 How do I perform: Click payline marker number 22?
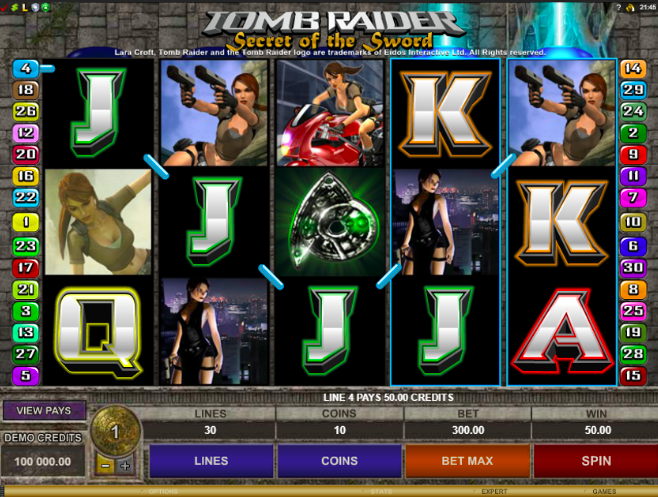point(25,197)
